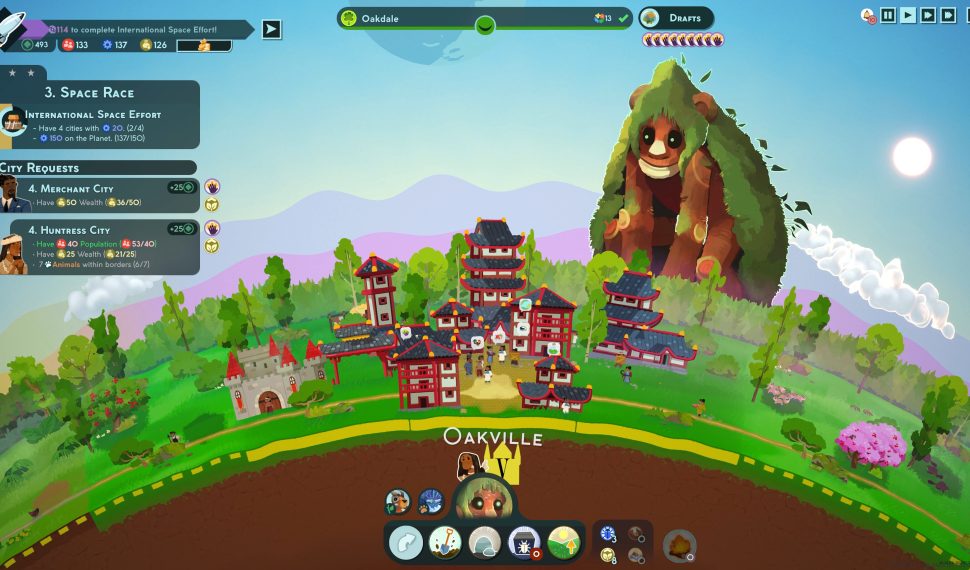Viewport: 970px width, 570px height.
Task: Click the arrow button beside the space effort banner
Action: (x=271, y=29)
